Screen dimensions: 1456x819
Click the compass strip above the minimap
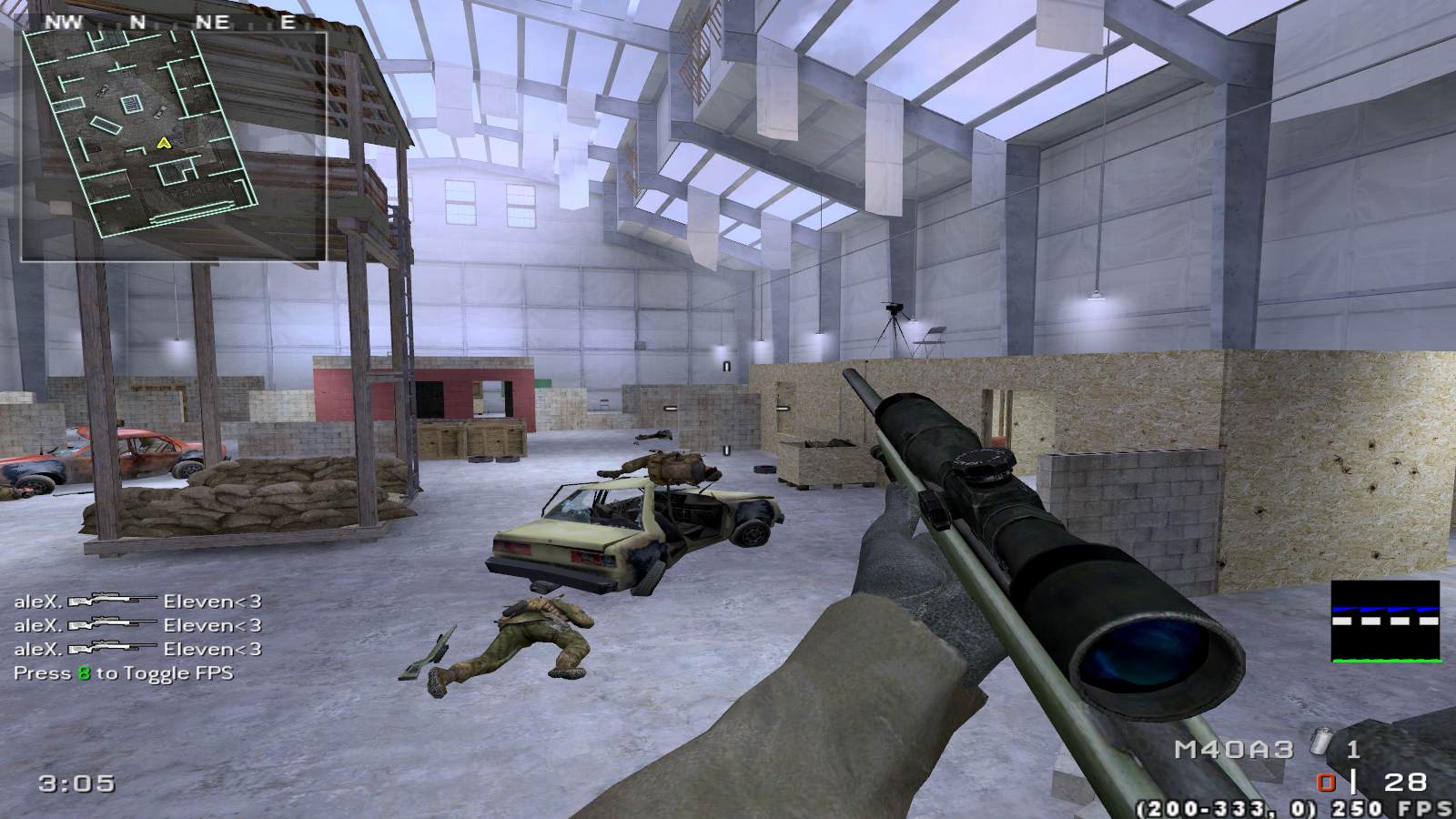click(173, 22)
